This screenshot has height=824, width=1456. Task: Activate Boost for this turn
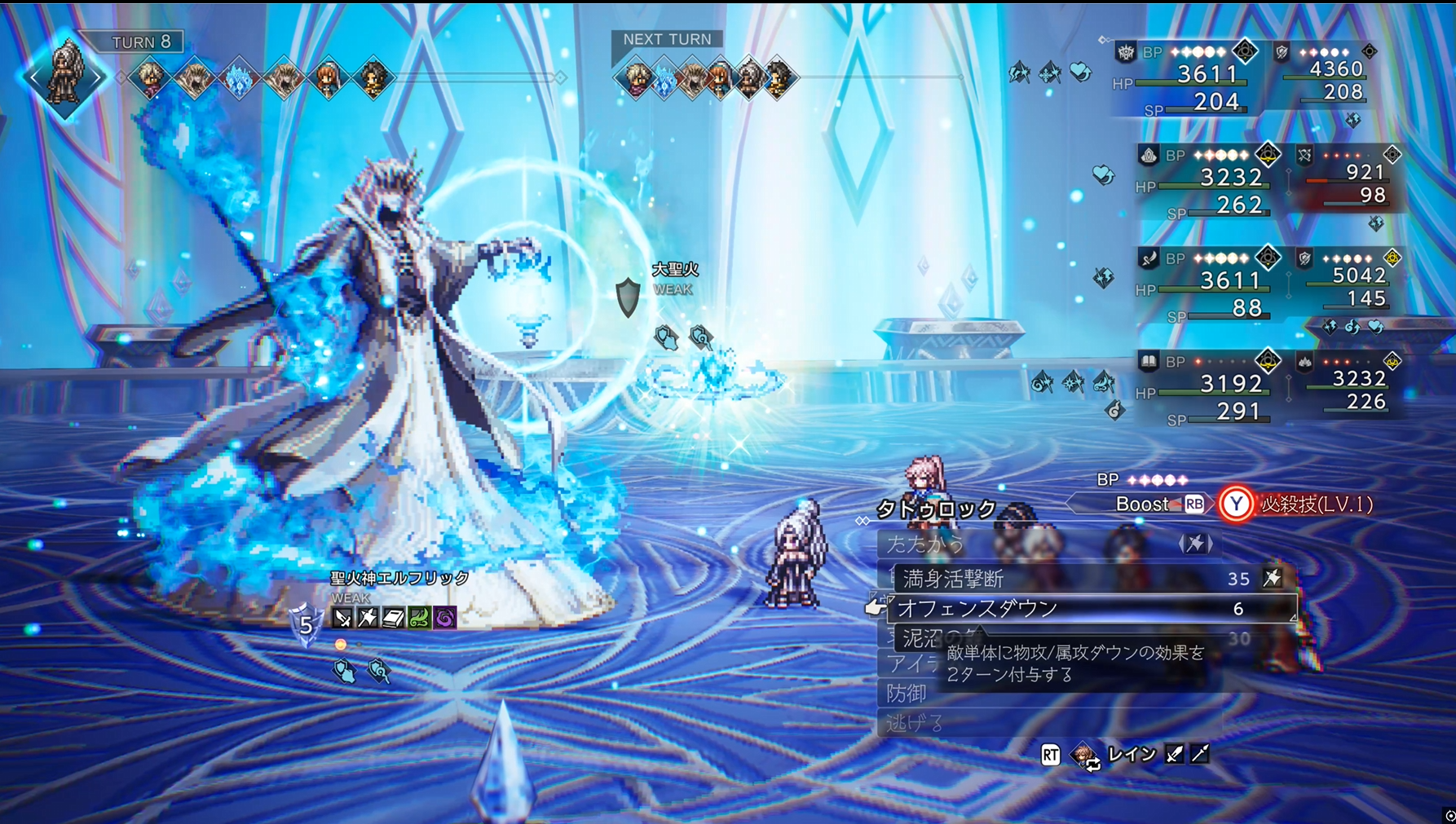coord(1158,505)
